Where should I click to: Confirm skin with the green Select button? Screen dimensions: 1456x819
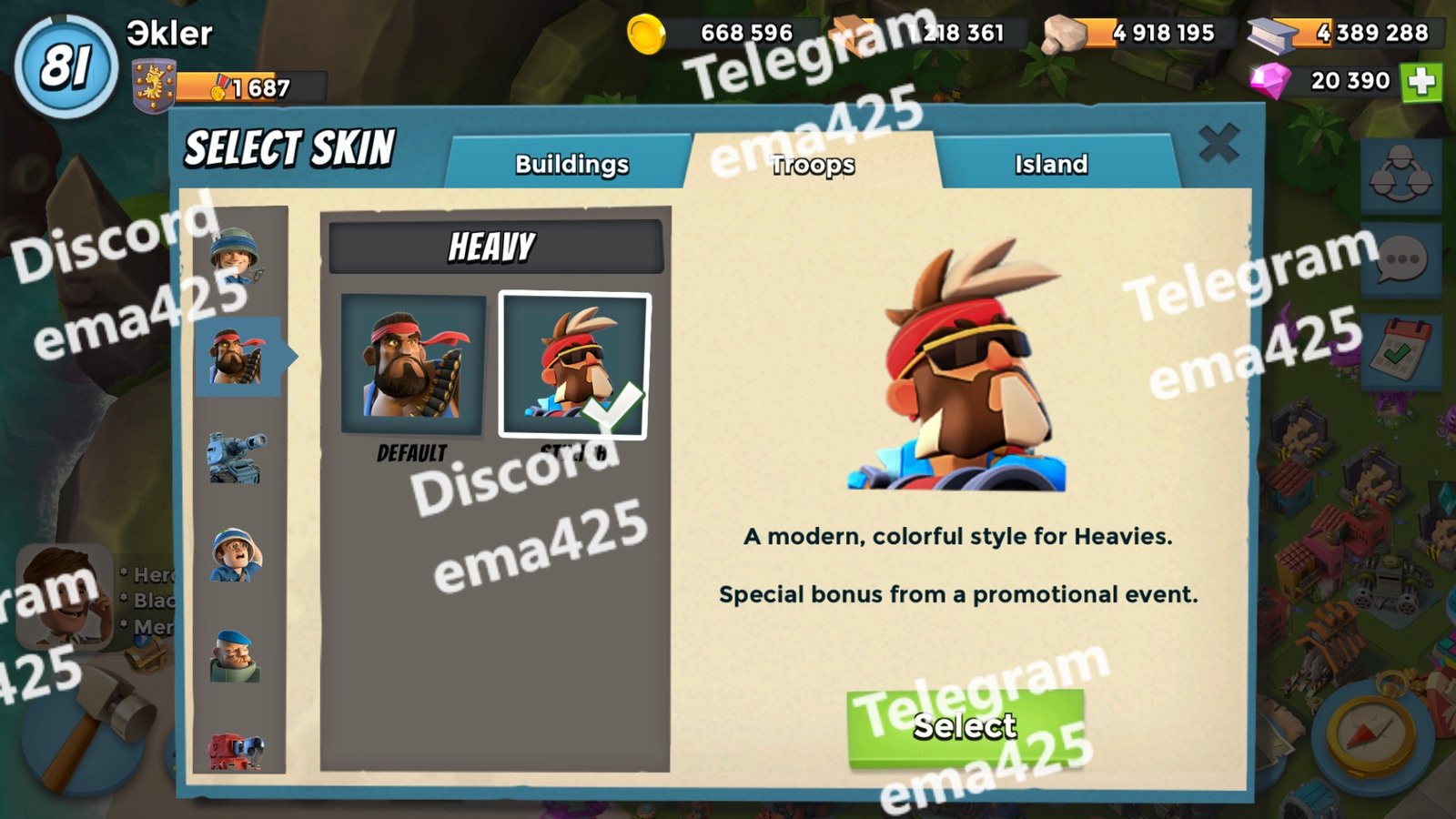(x=965, y=726)
